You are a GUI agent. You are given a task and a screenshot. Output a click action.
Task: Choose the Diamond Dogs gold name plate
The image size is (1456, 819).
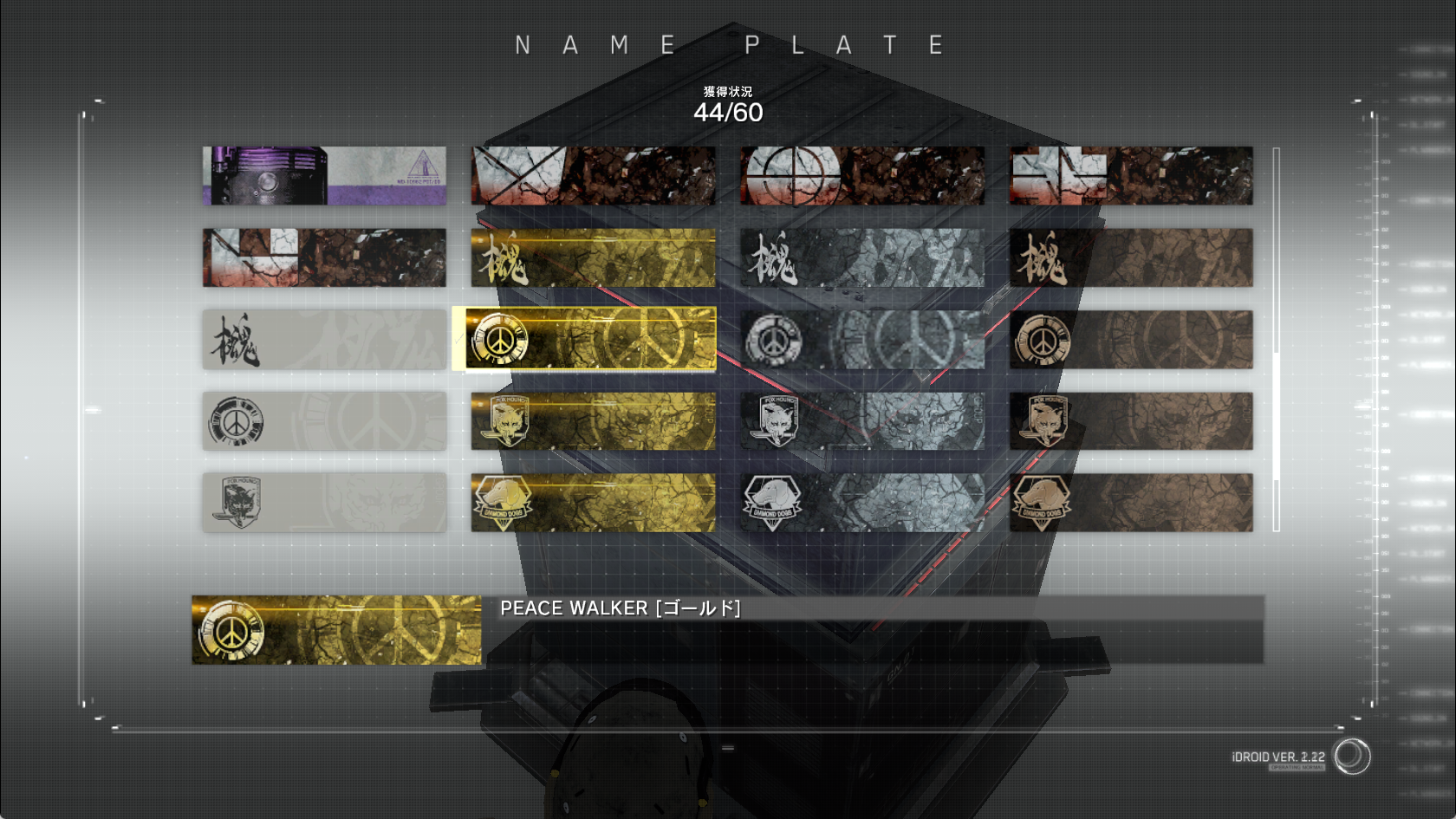pyautogui.click(x=593, y=503)
